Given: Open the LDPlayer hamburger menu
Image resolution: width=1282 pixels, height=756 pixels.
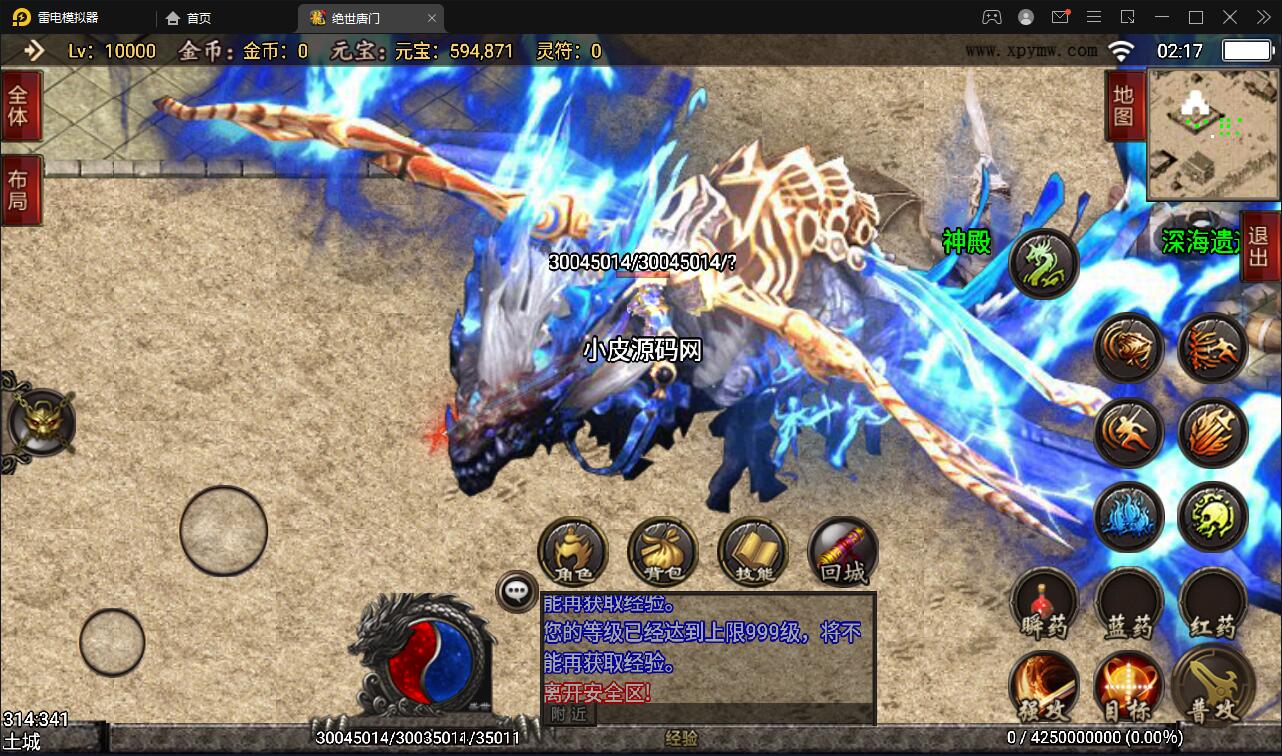Looking at the screenshot, I should click(x=1094, y=17).
